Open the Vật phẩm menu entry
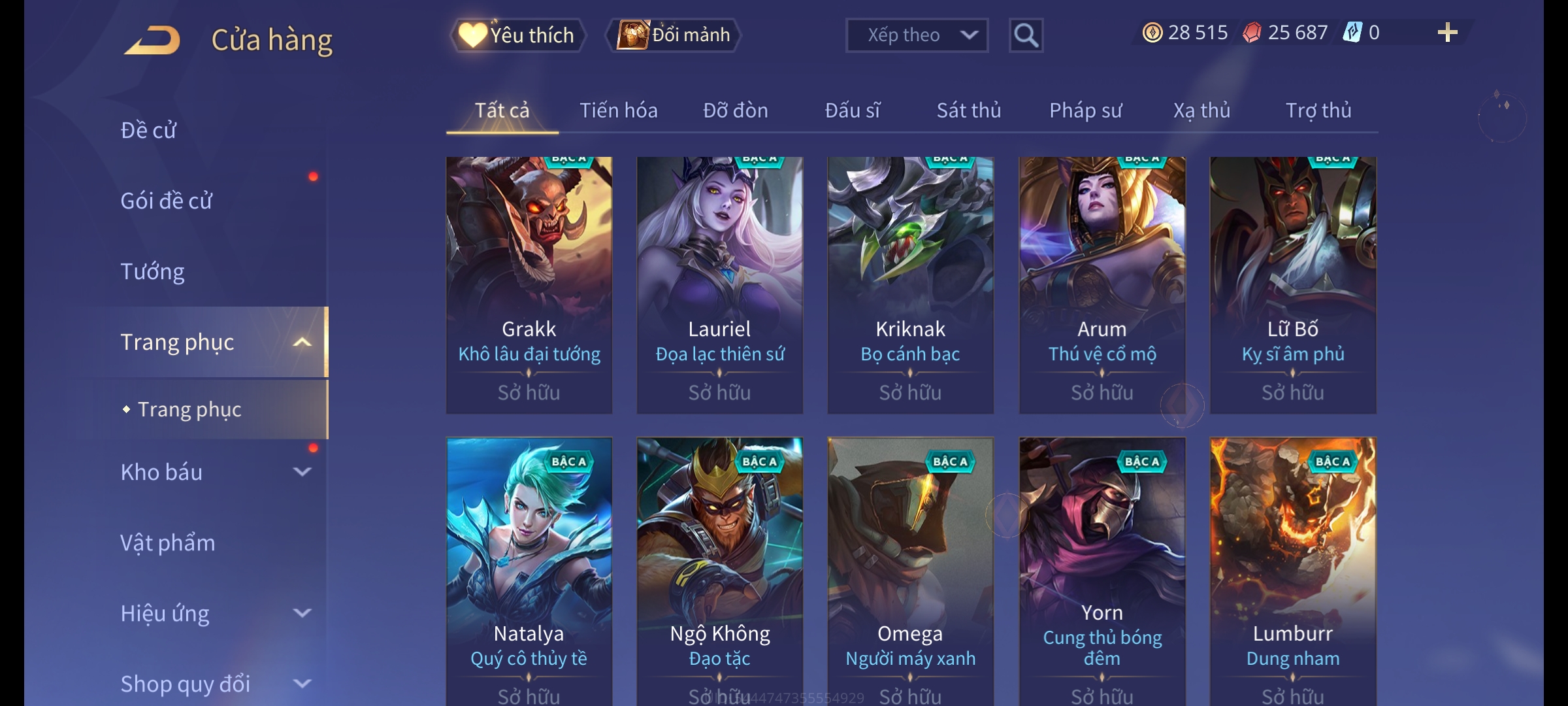 (168, 543)
